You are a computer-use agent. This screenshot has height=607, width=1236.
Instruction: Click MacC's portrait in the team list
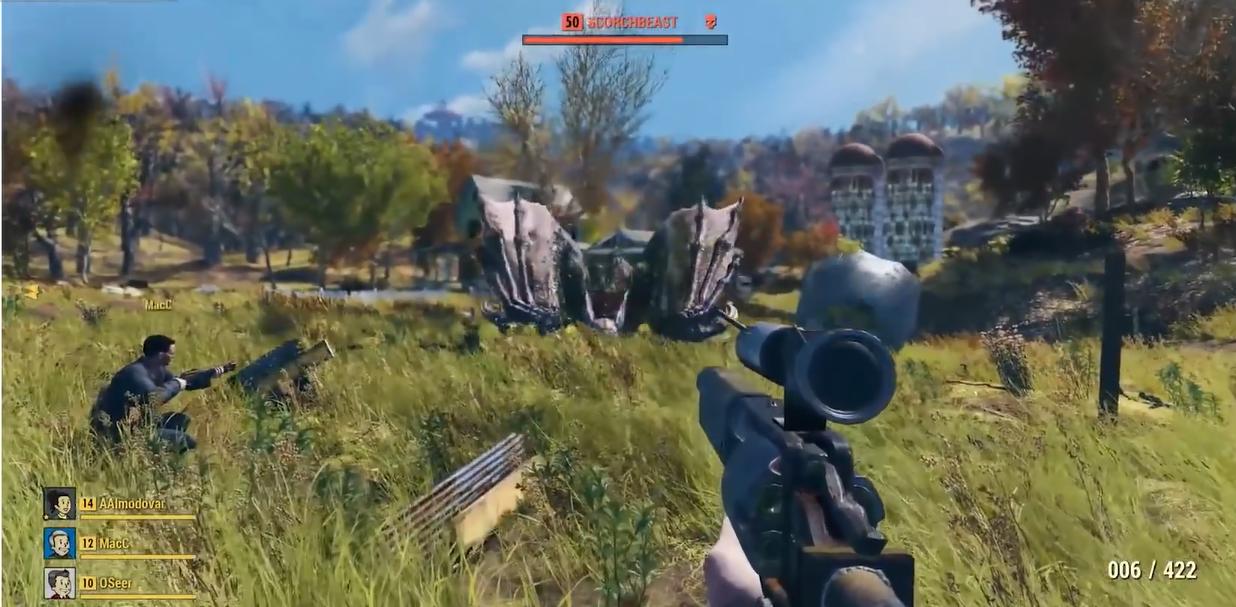[59, 543]
